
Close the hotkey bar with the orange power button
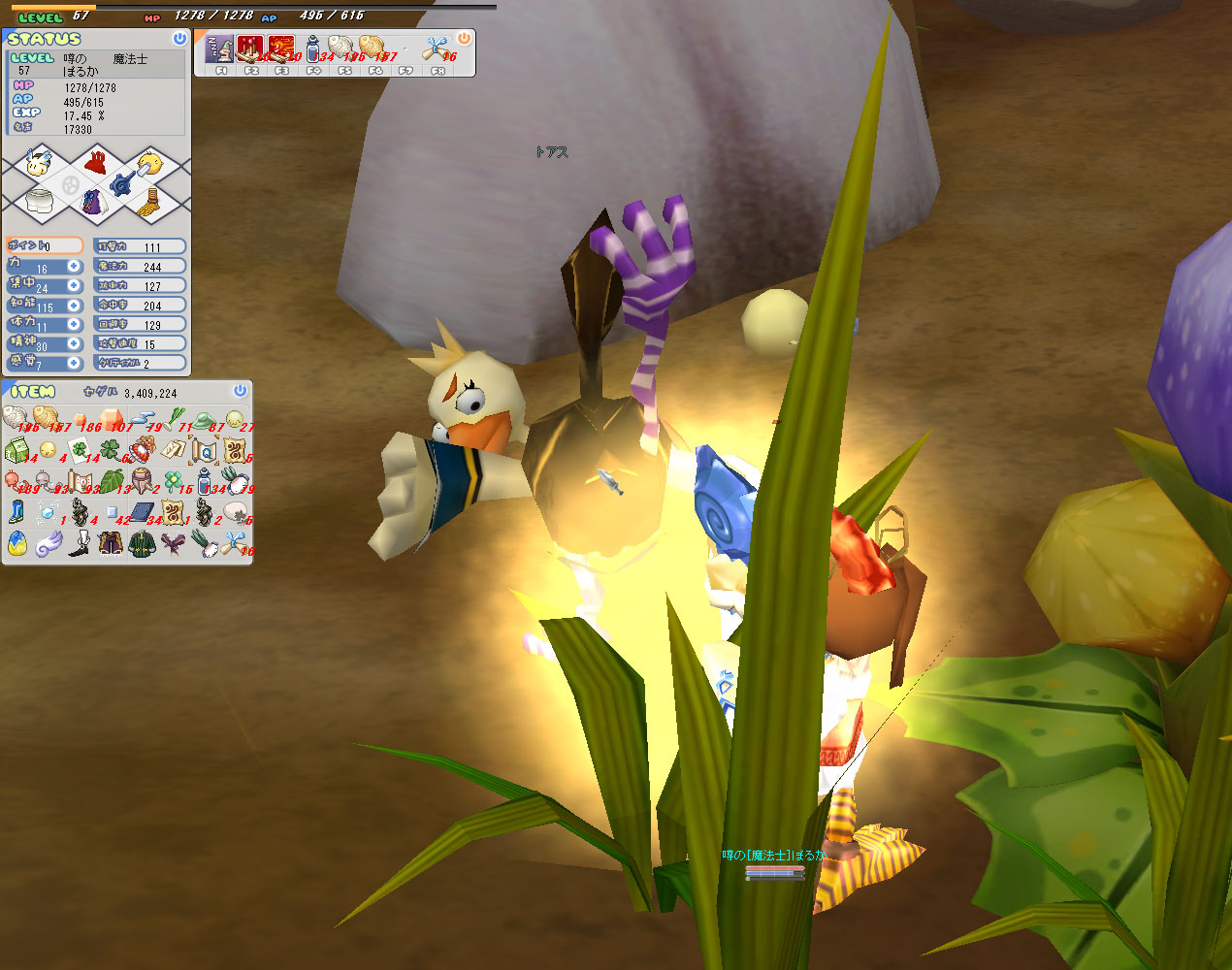pos(464,39)
